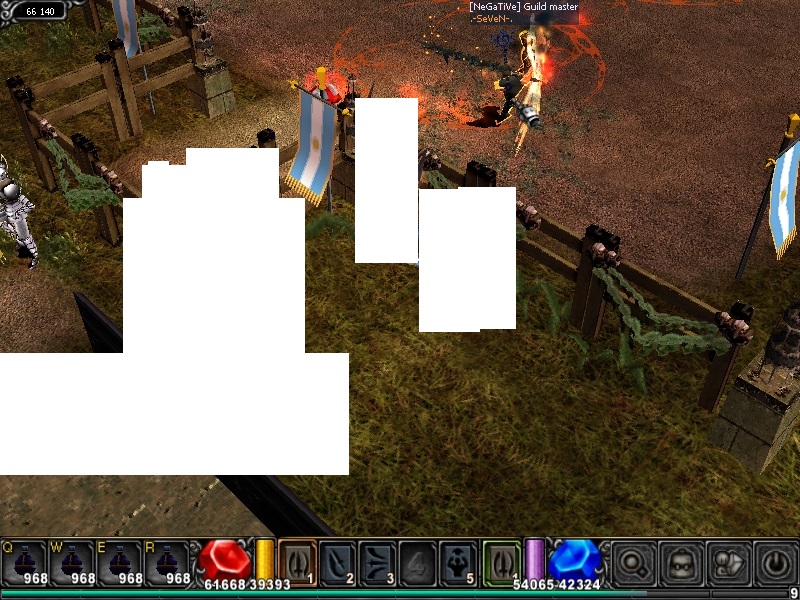The width and height of the screenshot is (800, 600).
Task: Click the character and arrow menu button
Action: 728,563
